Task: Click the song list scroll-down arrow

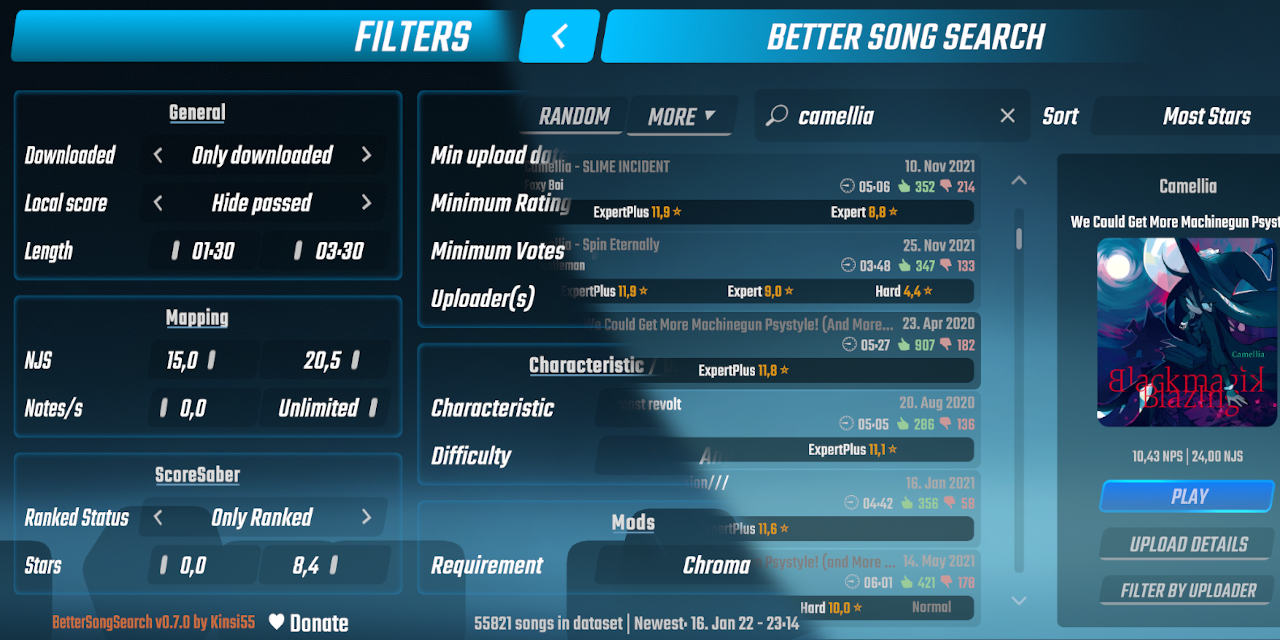Action: click(1018, 601)
